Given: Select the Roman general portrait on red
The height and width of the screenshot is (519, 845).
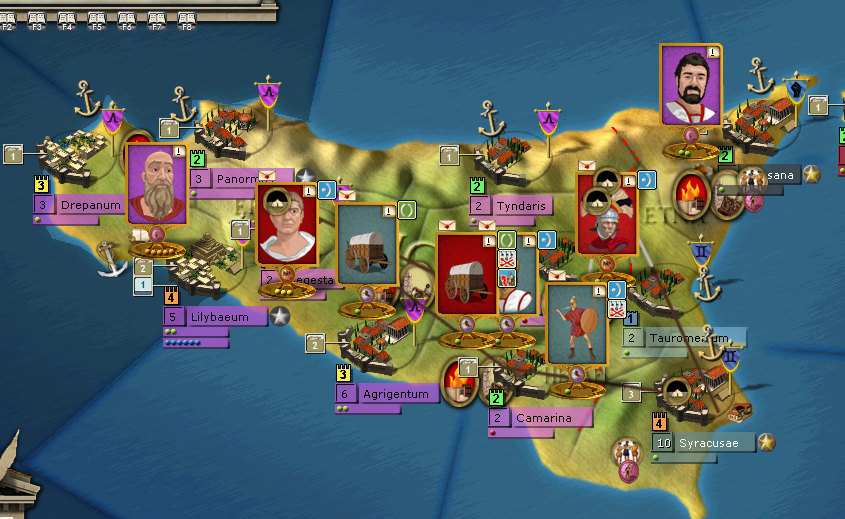Looking at the screenshot, I should pyautogui.click(x=286, y=224).
